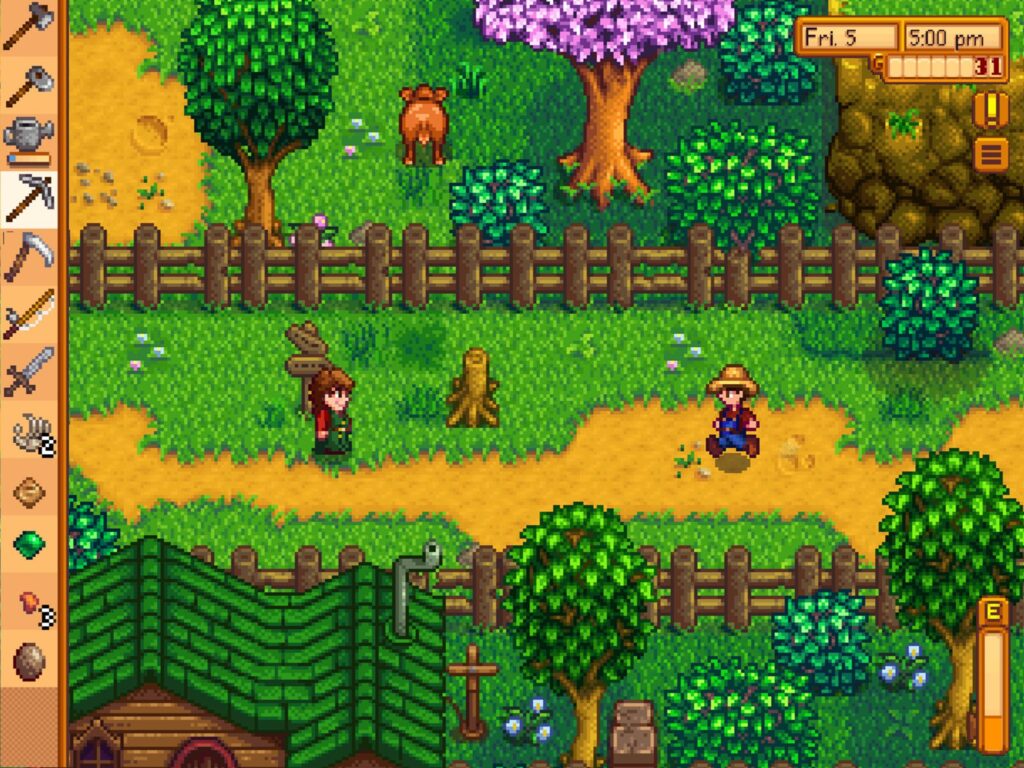Switch to the scythe
This screenshot has height=768, width=1024.
coord(28,256)
